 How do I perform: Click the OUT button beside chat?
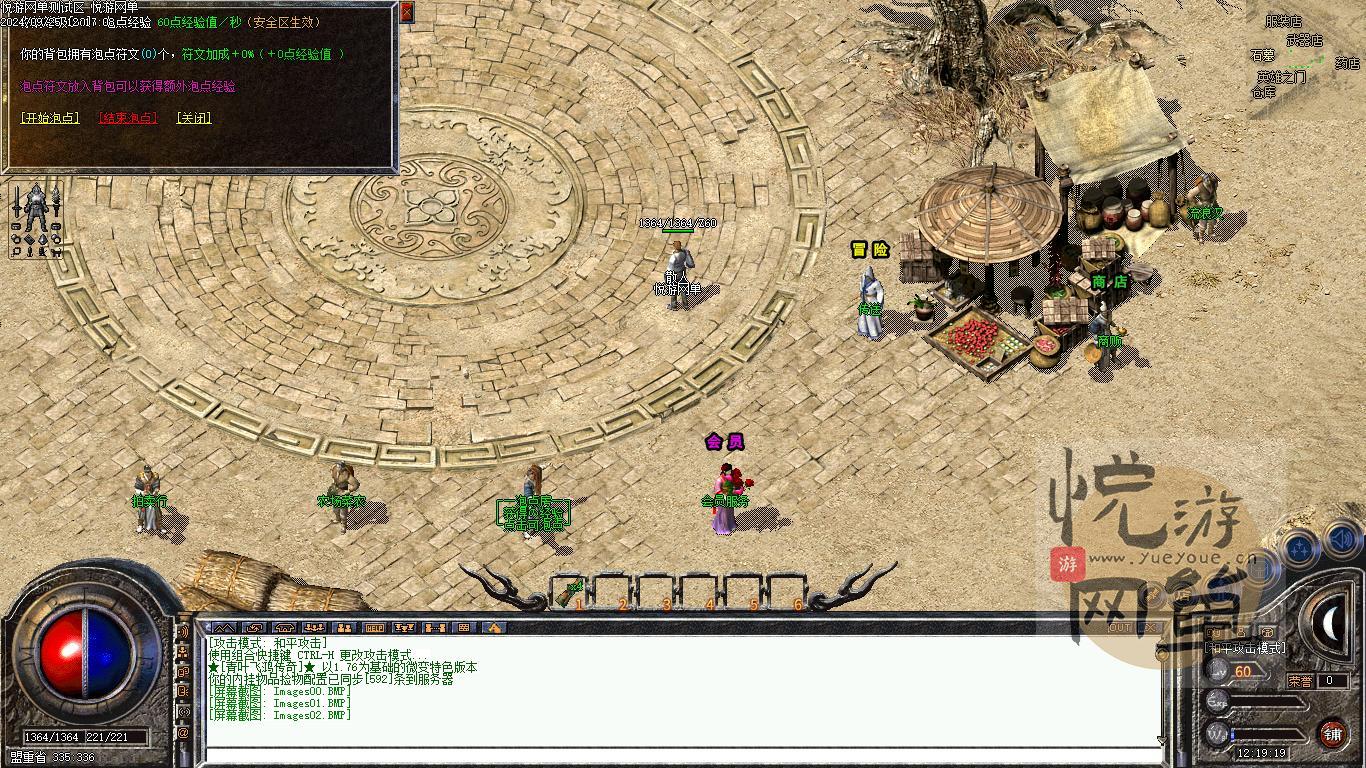[1120, 628]
